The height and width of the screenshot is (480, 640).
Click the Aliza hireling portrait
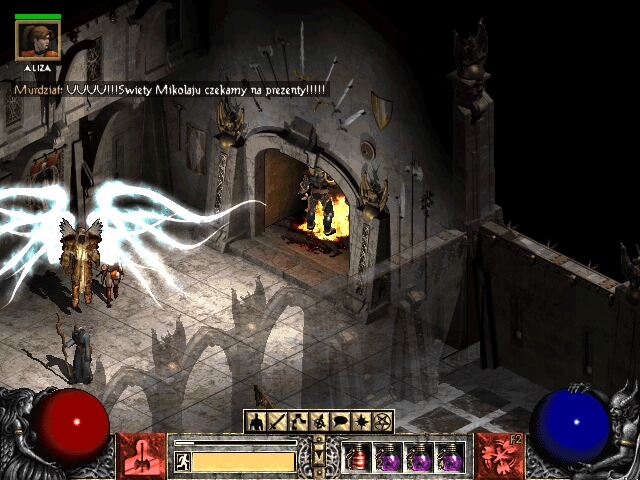pyautogui.click(x=38, y=38)
